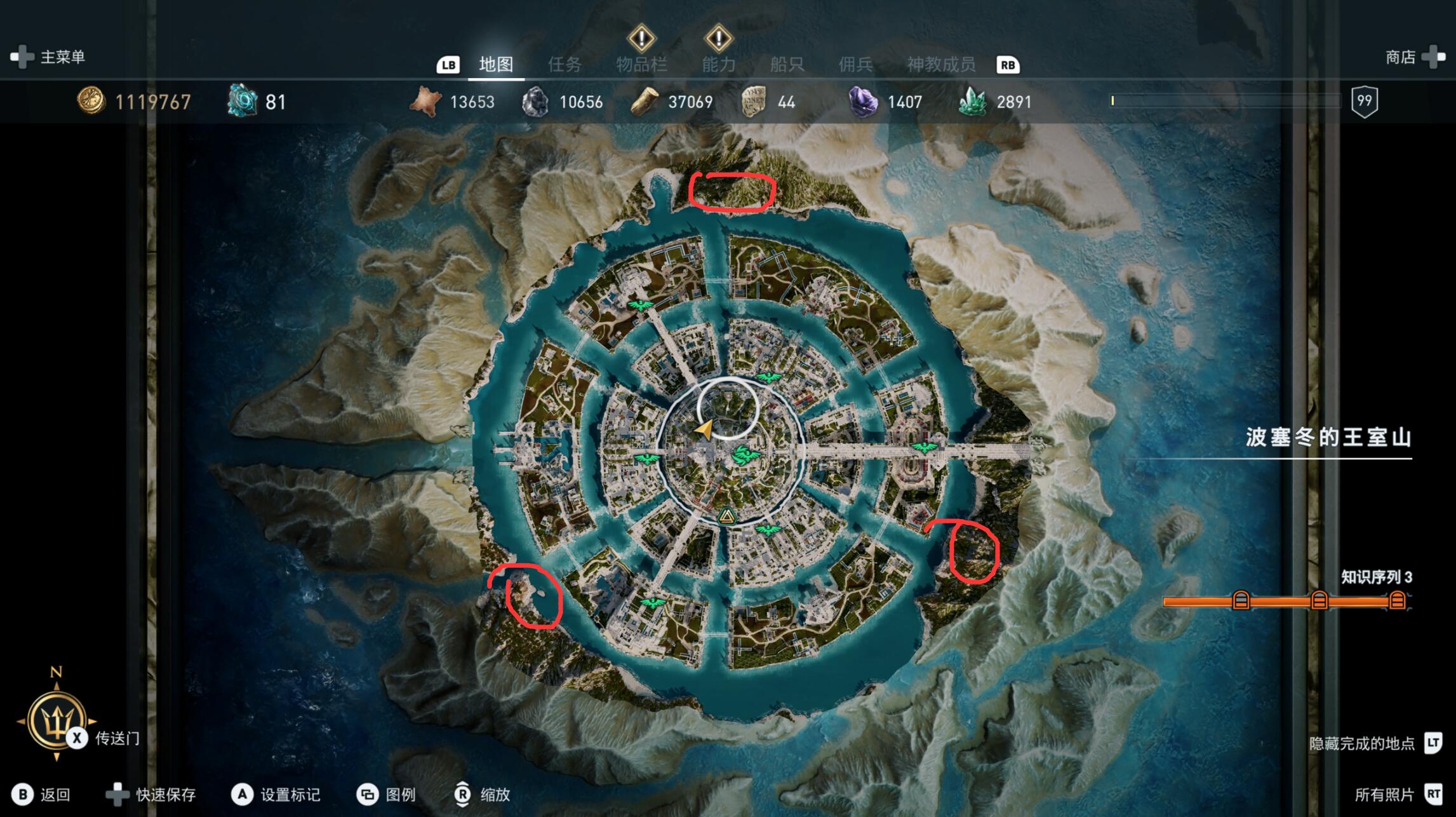The width and height of the screenshot is (1456, 817).
Task: Show the 神教成员 cultists tab
Action: tap(940, 64)
